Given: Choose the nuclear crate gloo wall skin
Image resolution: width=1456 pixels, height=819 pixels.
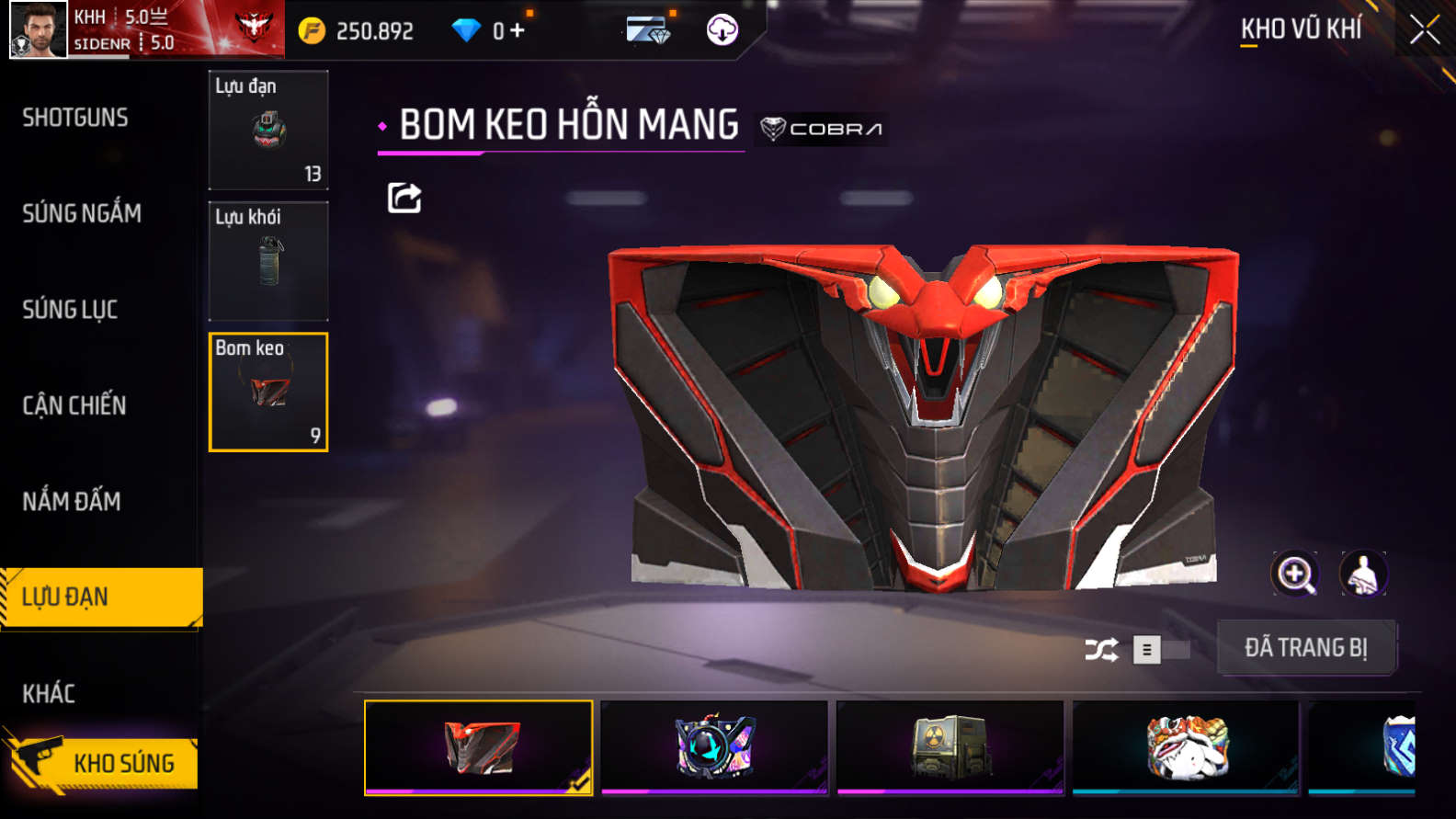Looking at the screenshot, I should 950,746.
